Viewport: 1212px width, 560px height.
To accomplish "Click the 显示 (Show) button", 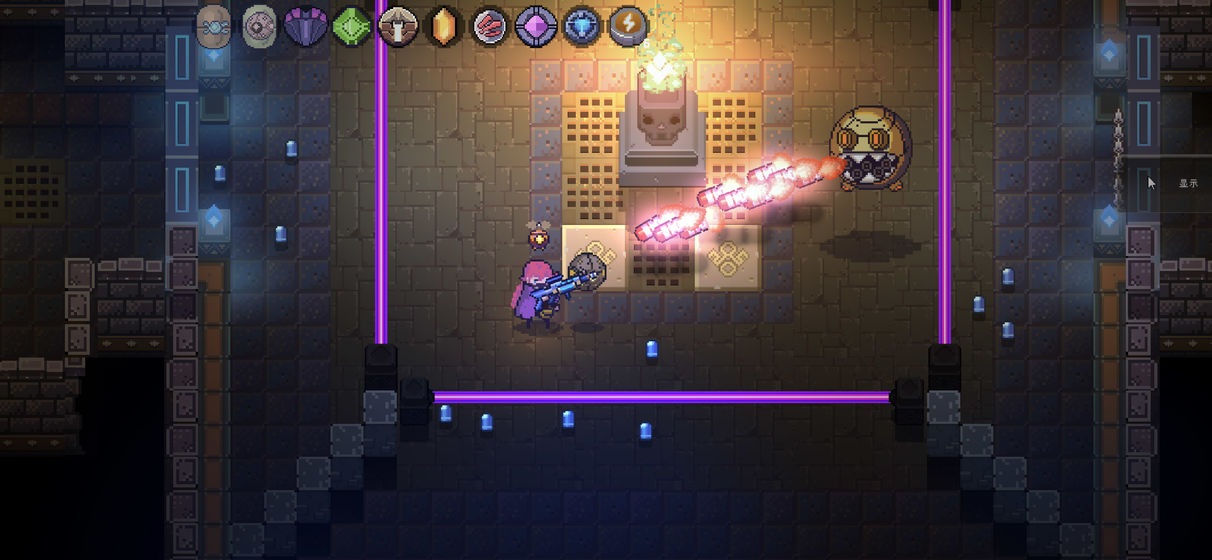I will pyautogui.click(x=1187, y=184).
